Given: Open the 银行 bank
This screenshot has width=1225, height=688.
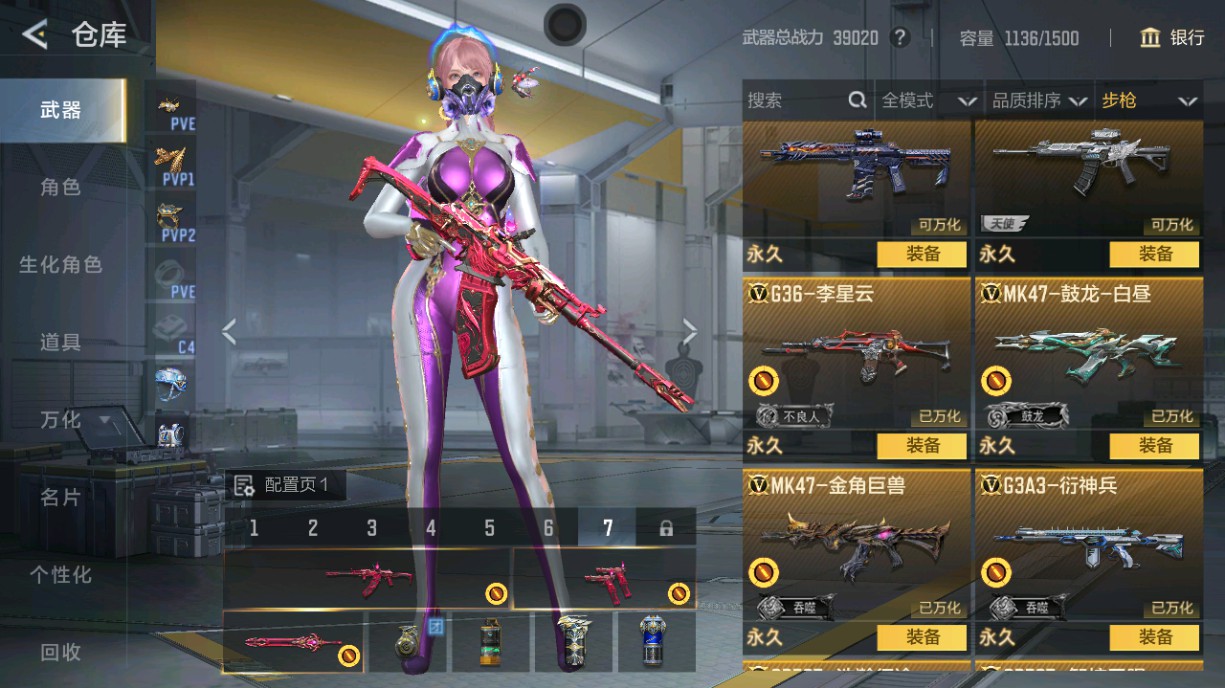Looking at the screenshot, I should [1172, 38].
